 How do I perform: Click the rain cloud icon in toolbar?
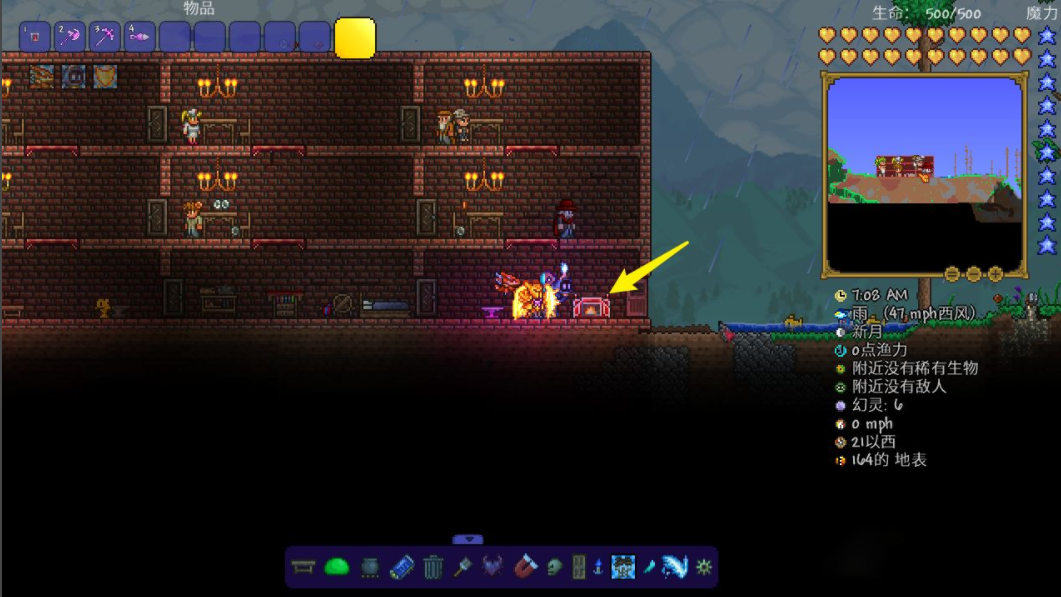[x=623, y=567]
